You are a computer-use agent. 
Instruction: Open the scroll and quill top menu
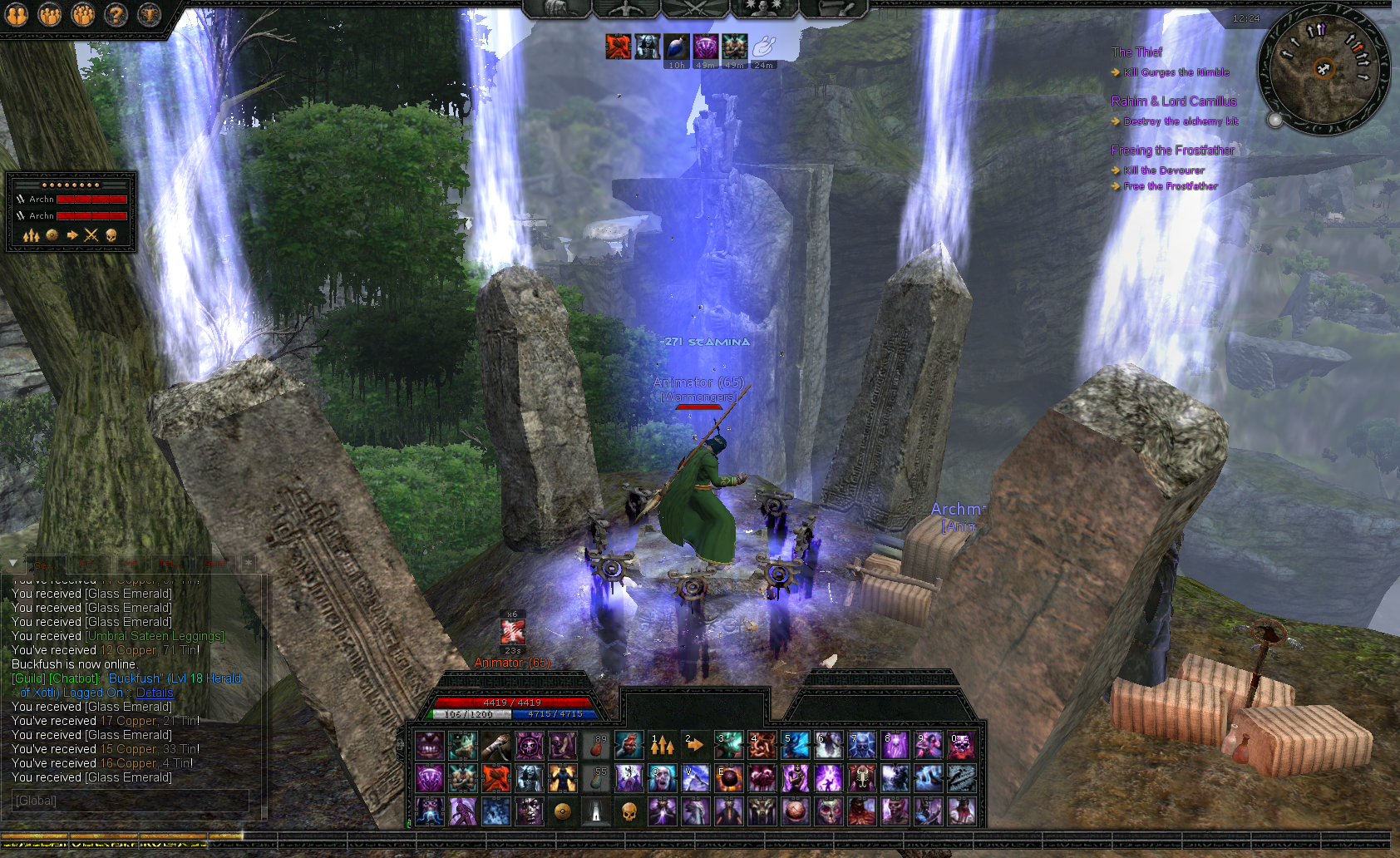click(x=834, y=7)
